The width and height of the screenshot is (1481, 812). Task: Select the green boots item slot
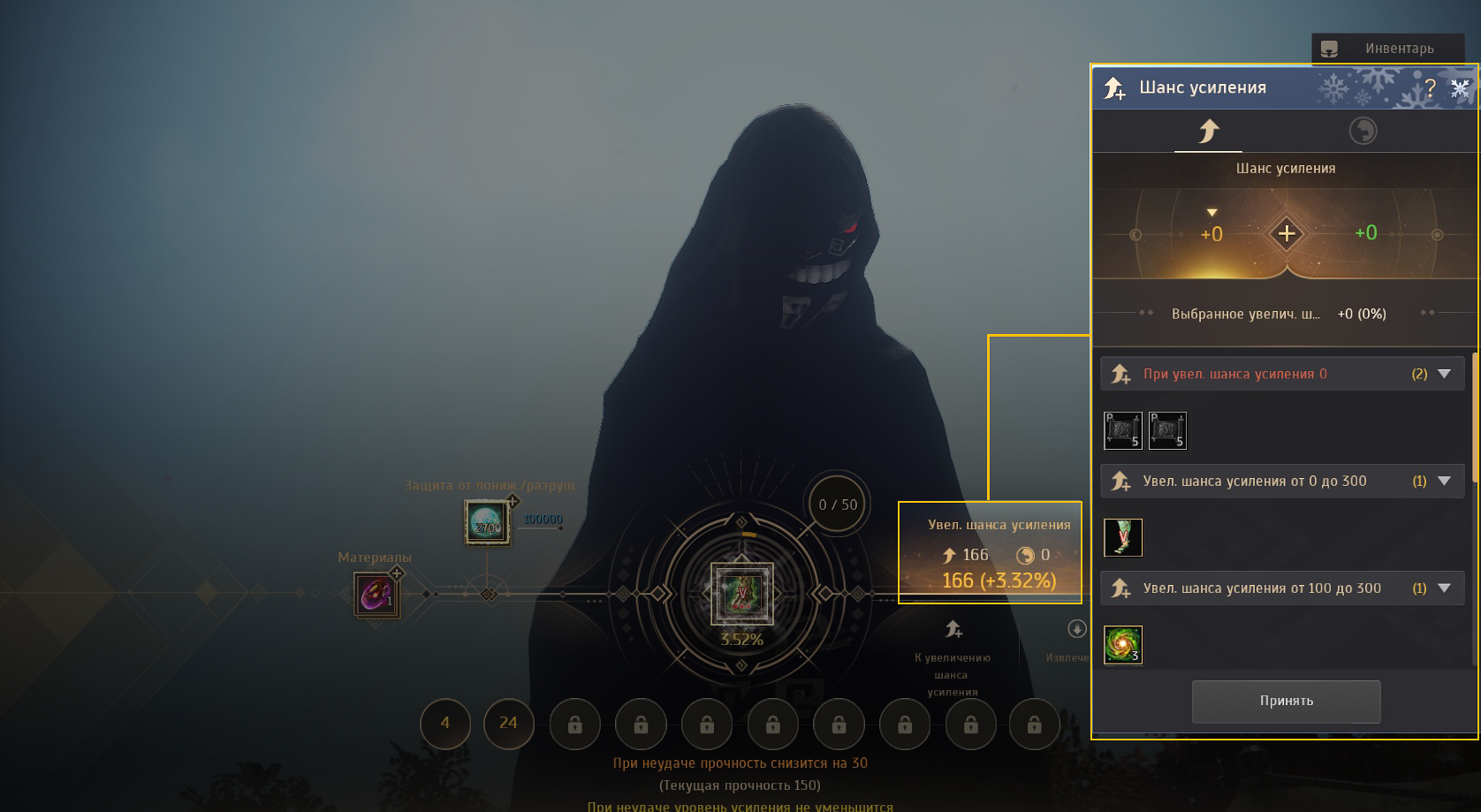(x=1123, y=537)
